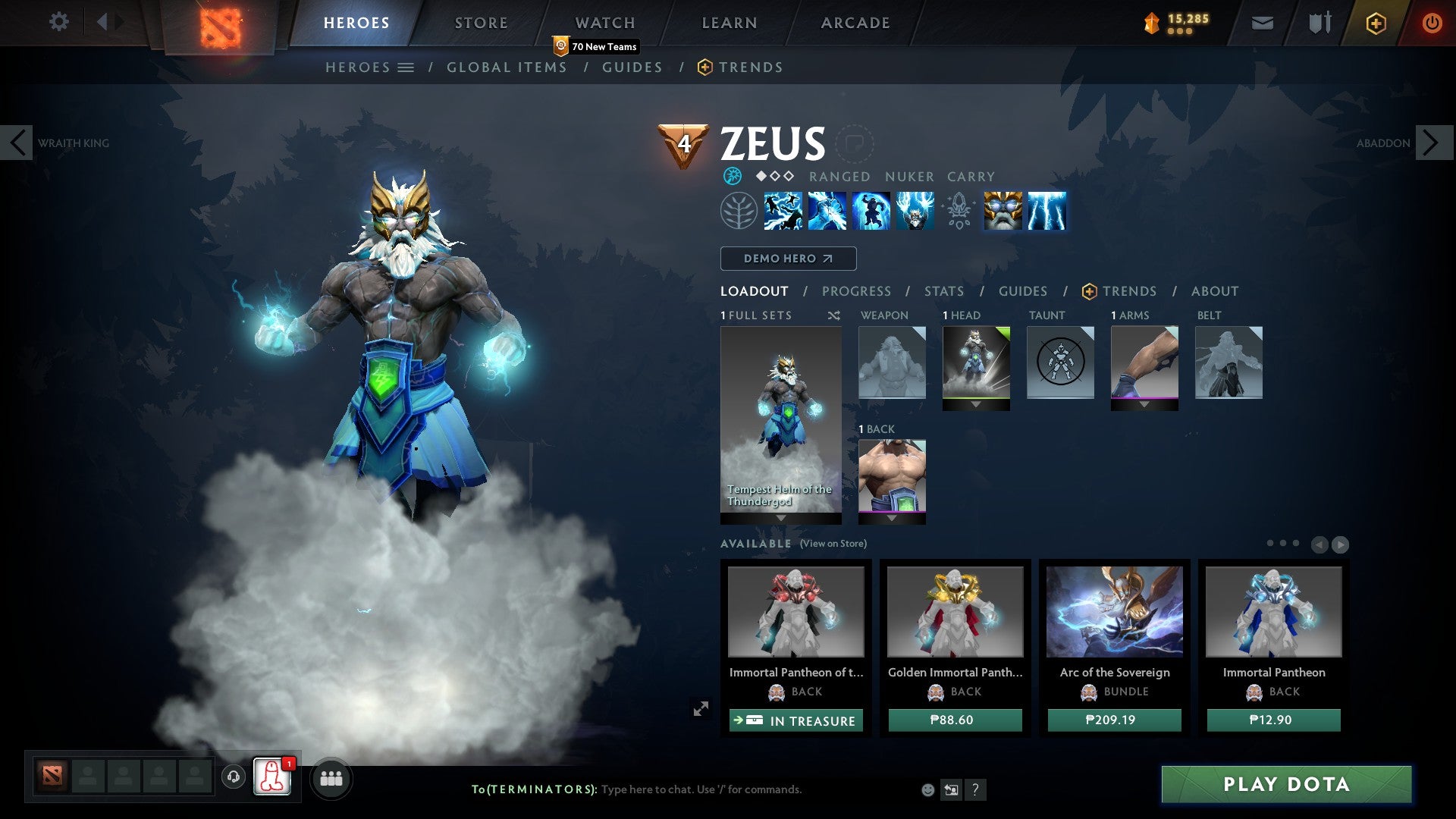Toggle voice chat with the headphone icon

(x=233, y=778)
